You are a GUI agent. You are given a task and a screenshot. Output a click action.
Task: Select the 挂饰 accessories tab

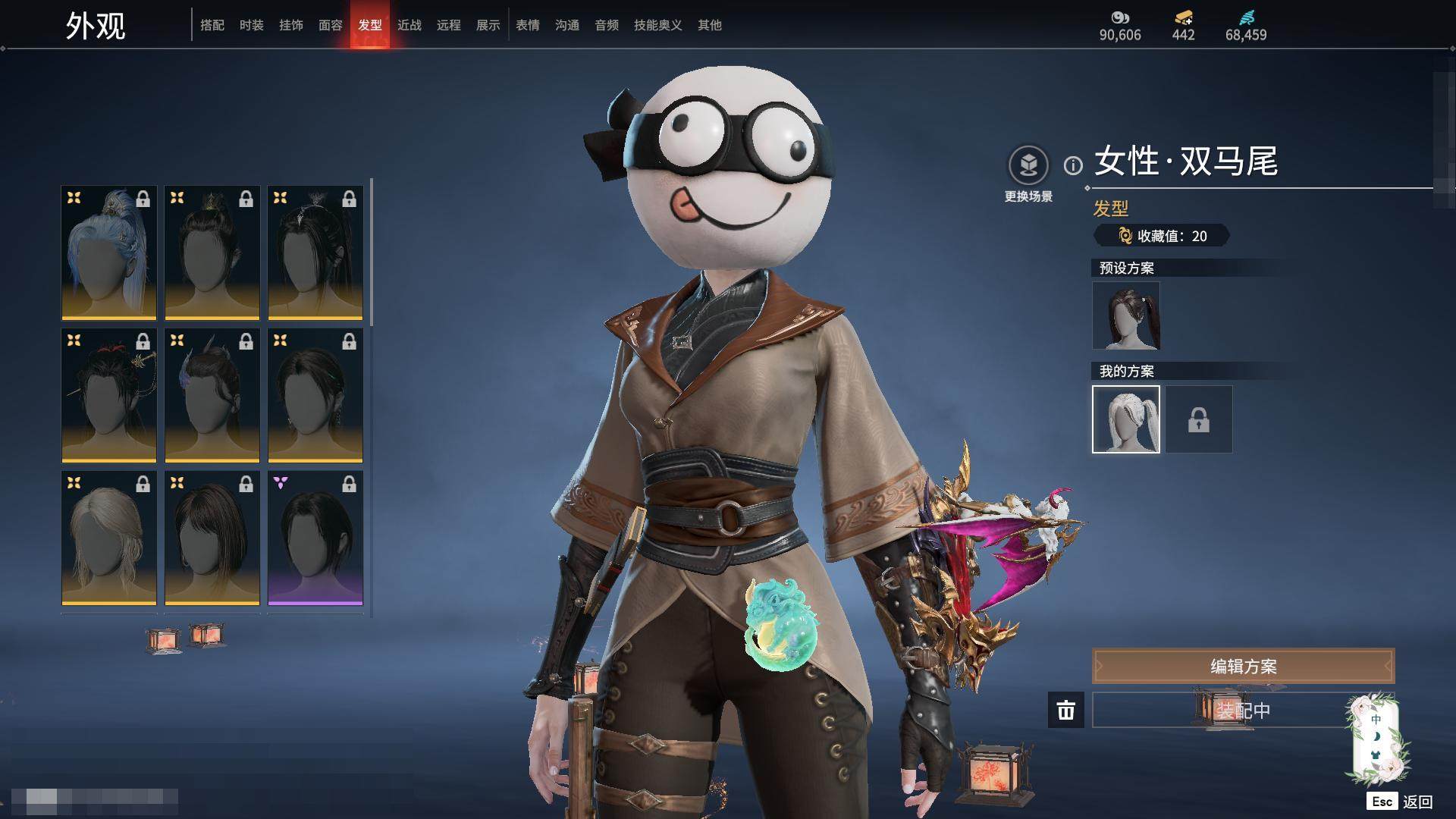tap(291, 25)
